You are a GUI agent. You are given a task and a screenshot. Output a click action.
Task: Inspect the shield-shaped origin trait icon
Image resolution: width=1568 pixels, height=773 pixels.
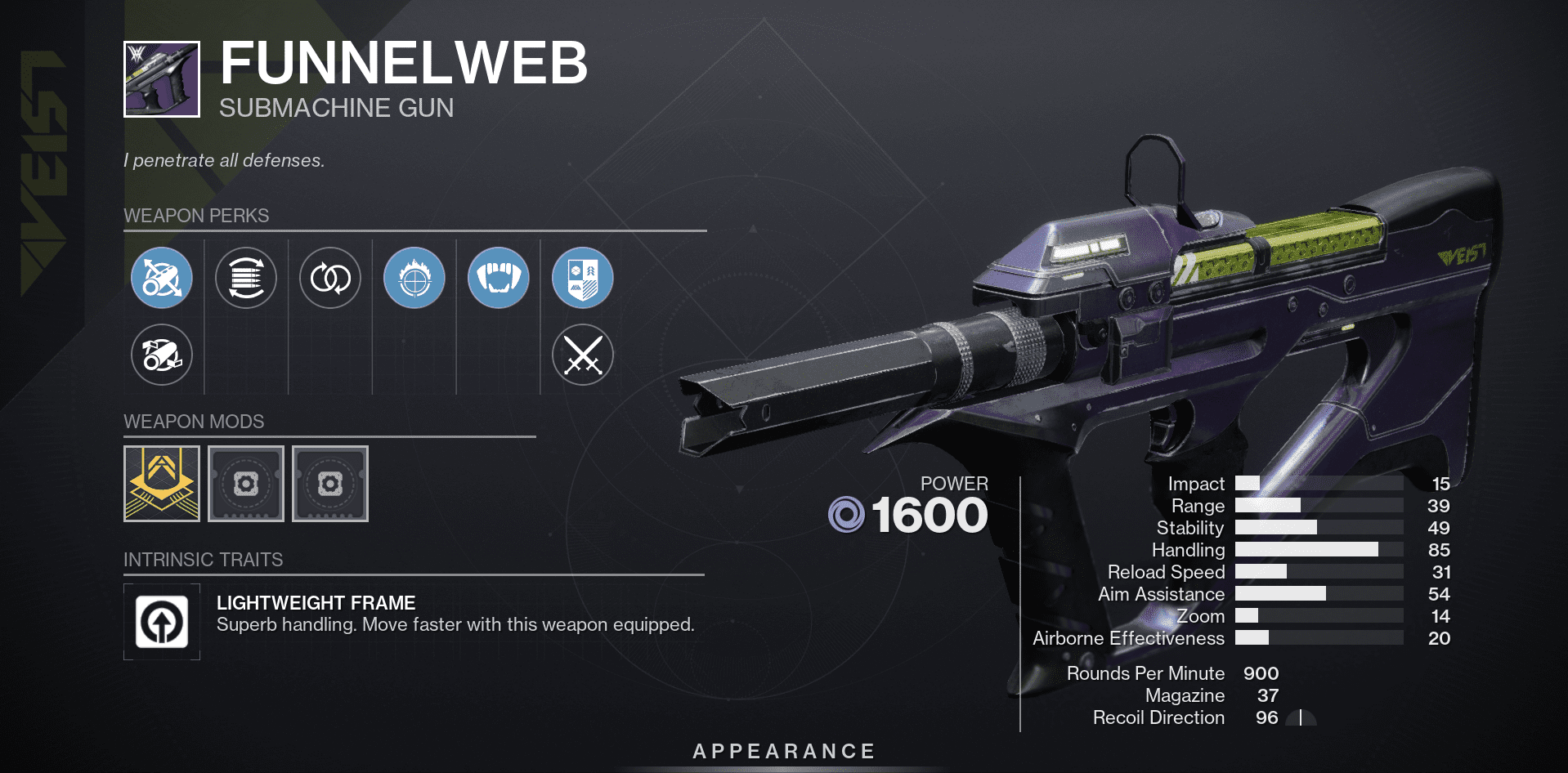click(582, 278)
